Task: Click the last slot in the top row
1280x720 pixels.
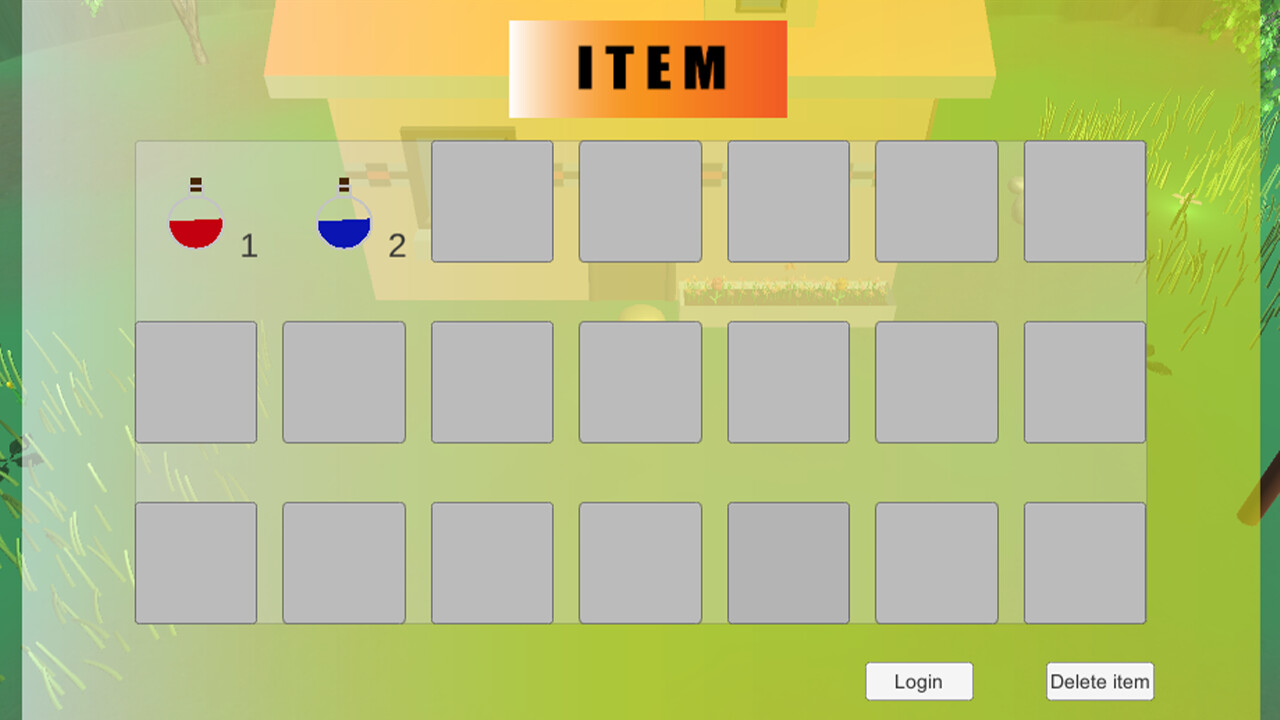Action: [x=1084, y=201]
